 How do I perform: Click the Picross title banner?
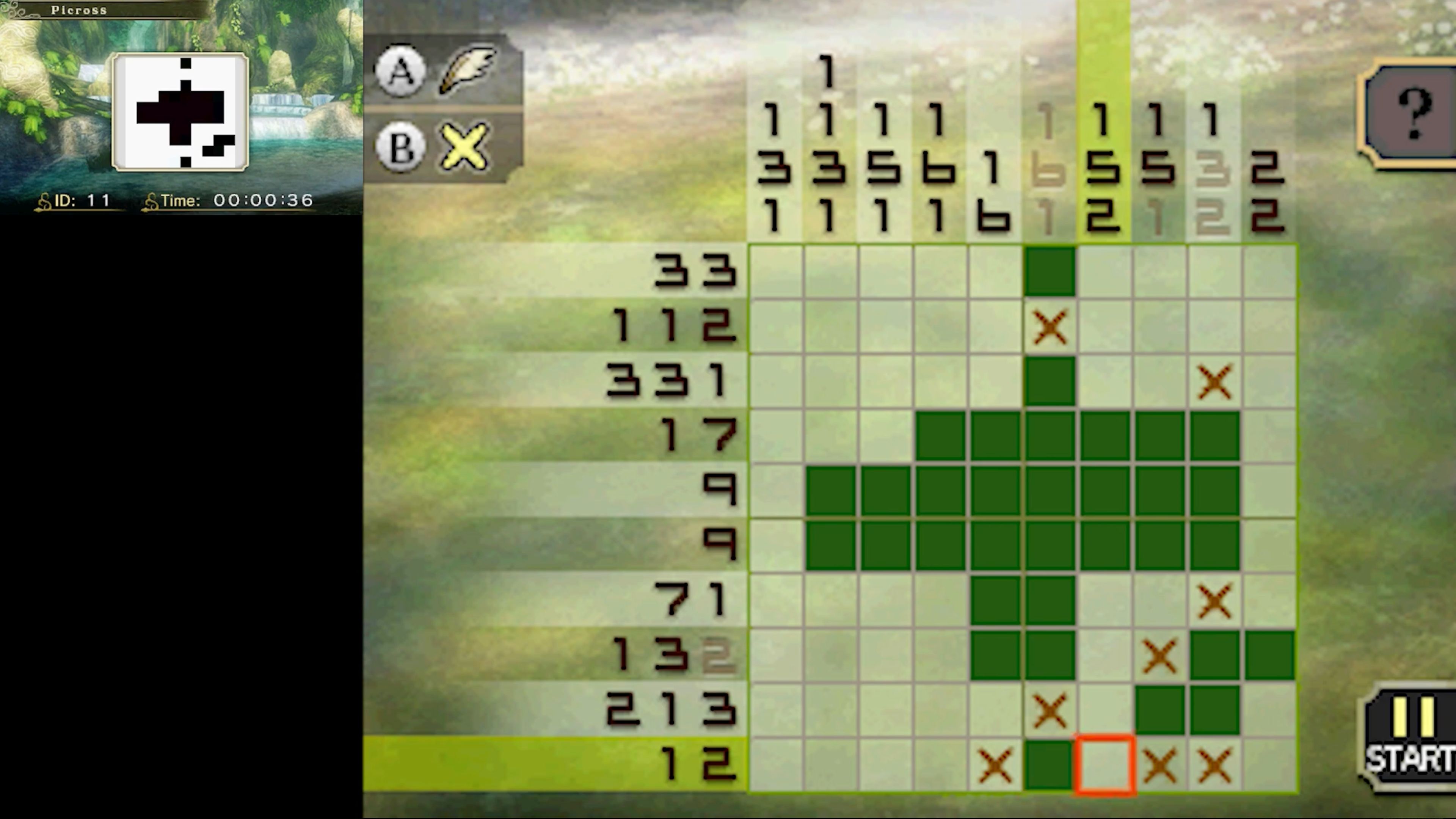(79, 9)
